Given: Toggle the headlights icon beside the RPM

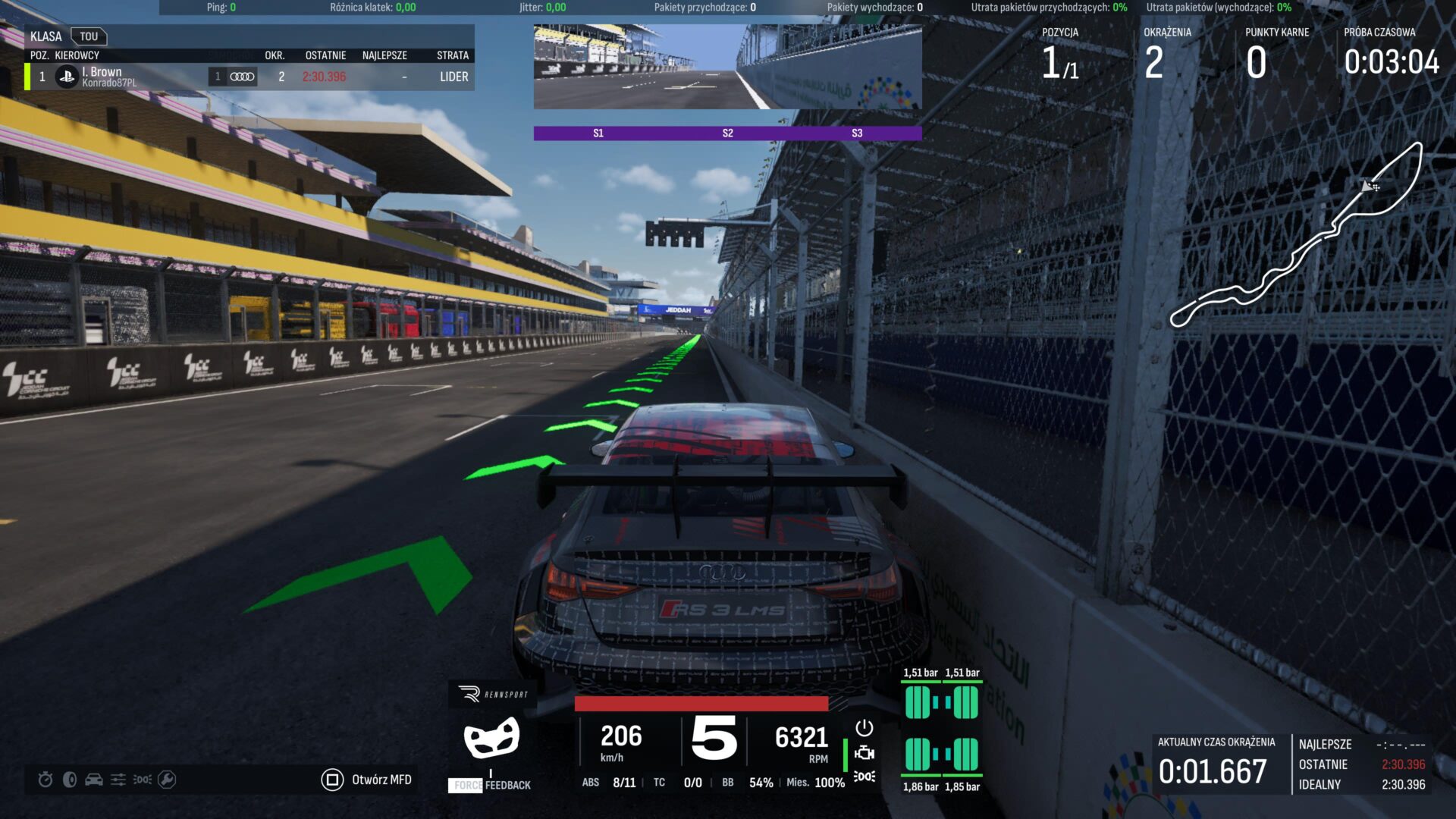Looking at the screenshot, I should pos(864,777).
